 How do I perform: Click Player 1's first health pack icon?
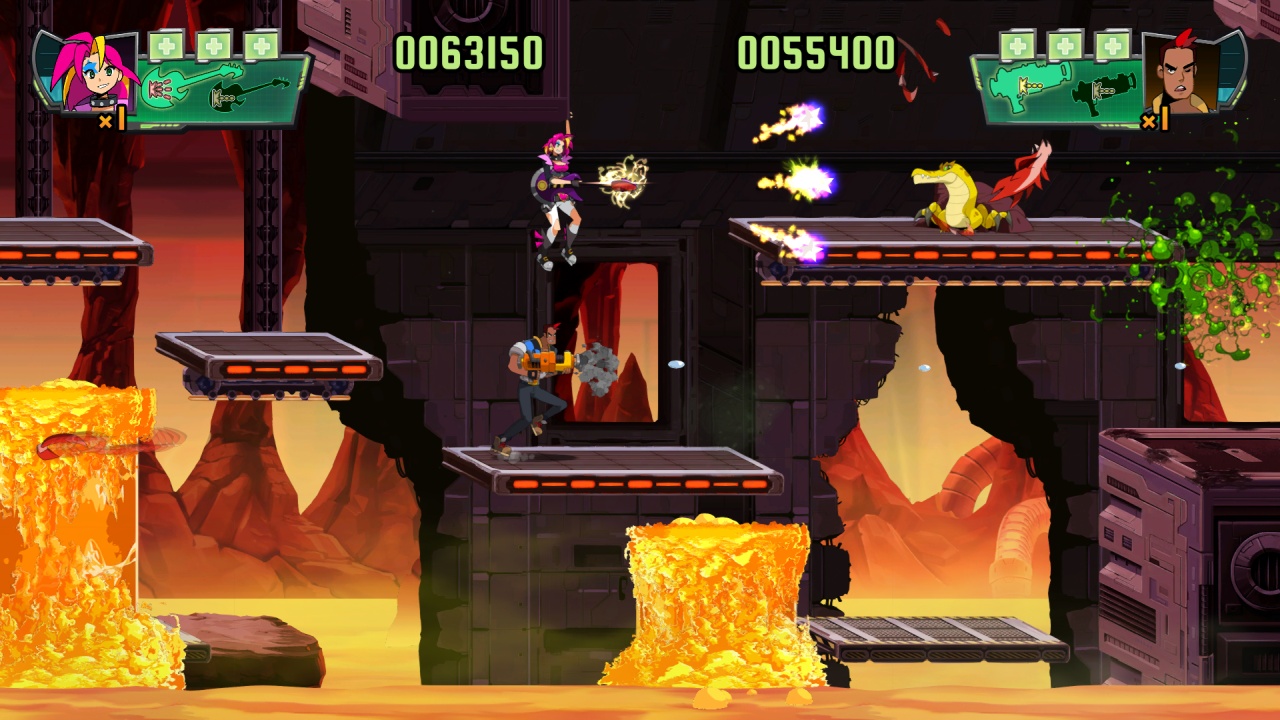168,45
